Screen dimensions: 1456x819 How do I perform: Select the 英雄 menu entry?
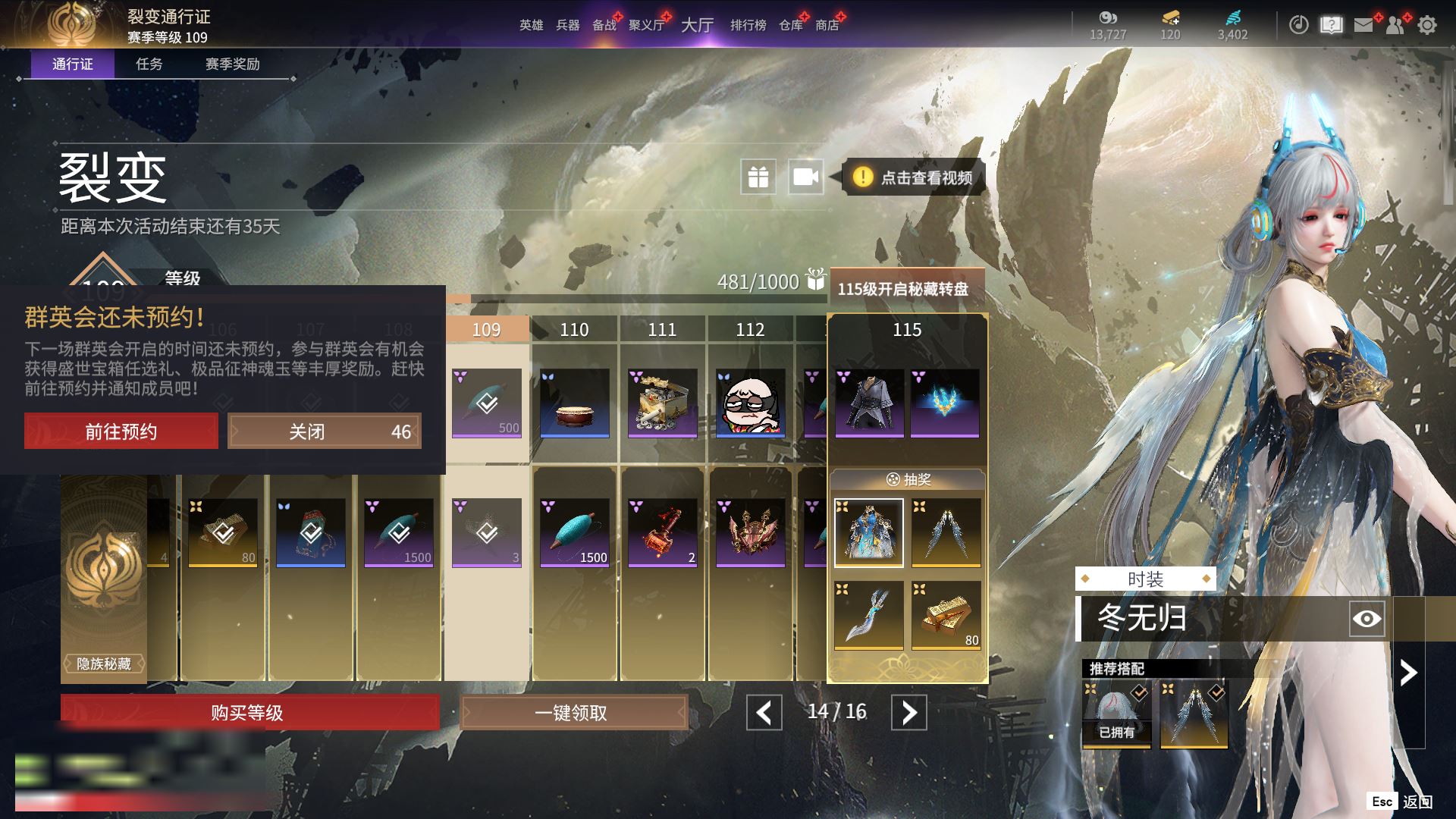531,25
